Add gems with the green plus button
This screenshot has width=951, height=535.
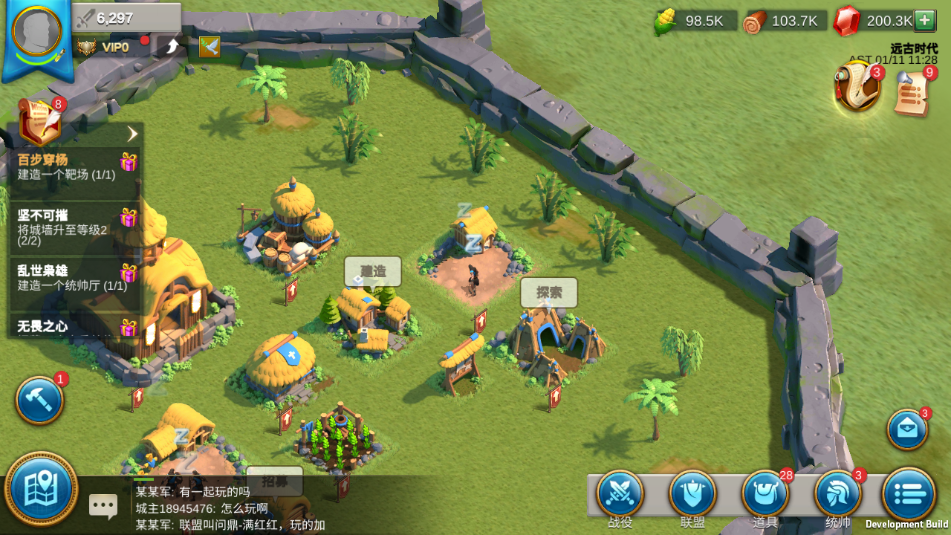(925, 20)
